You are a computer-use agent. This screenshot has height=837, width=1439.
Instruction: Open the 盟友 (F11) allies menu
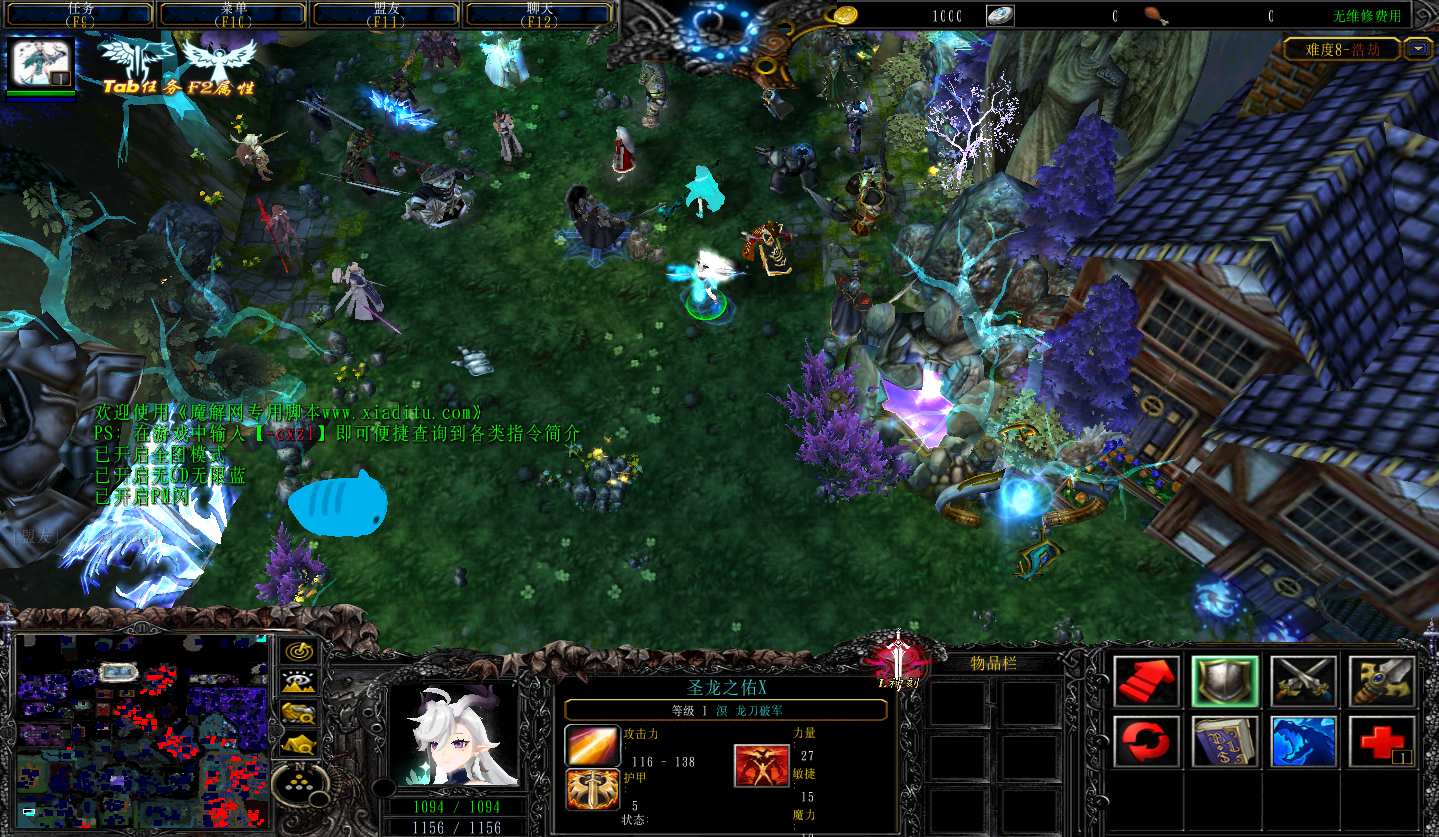pyautogui.click(x=386, y=14)
